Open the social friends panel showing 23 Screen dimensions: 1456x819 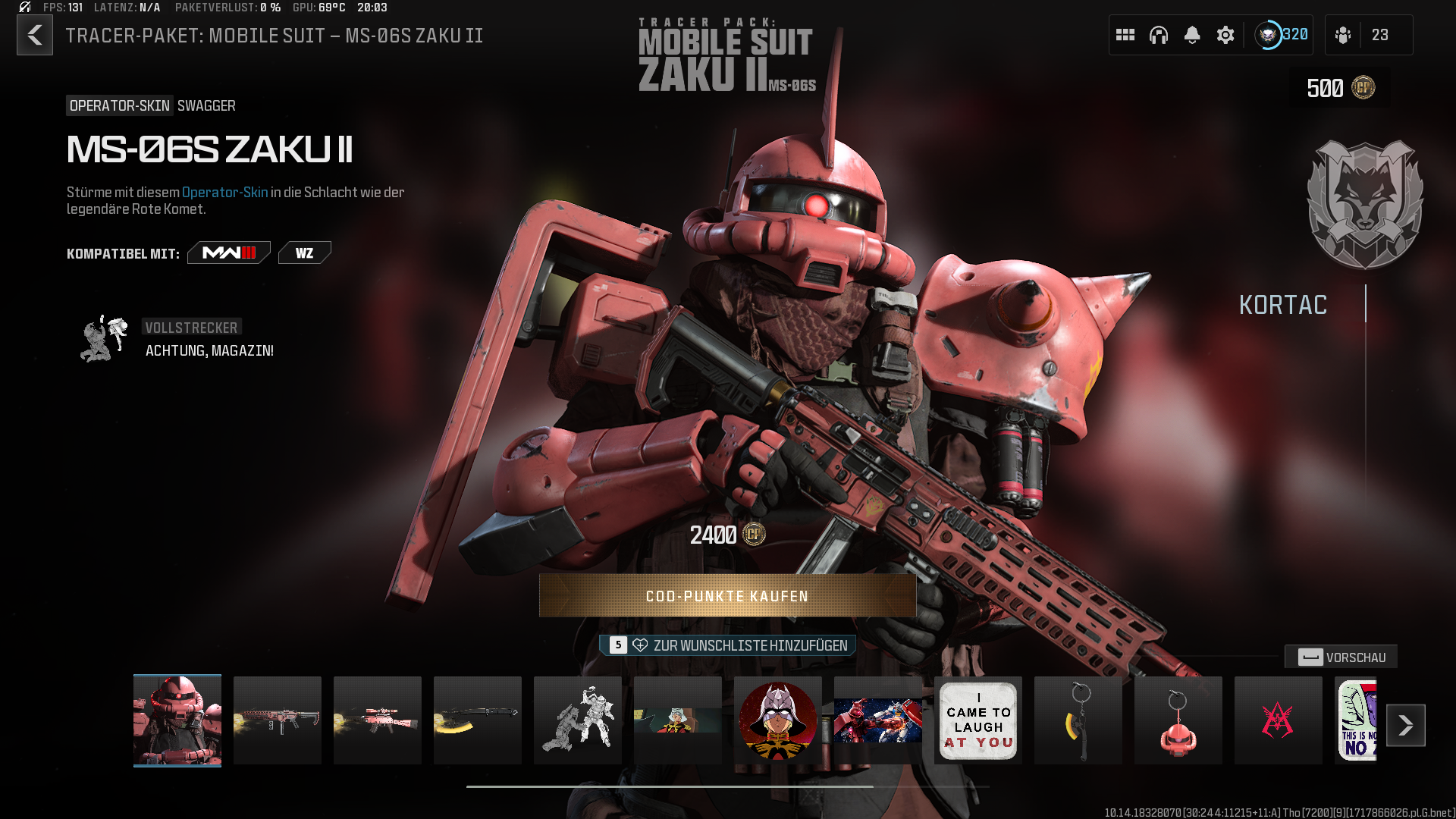pyautogui.click(x=1368, y=35)
